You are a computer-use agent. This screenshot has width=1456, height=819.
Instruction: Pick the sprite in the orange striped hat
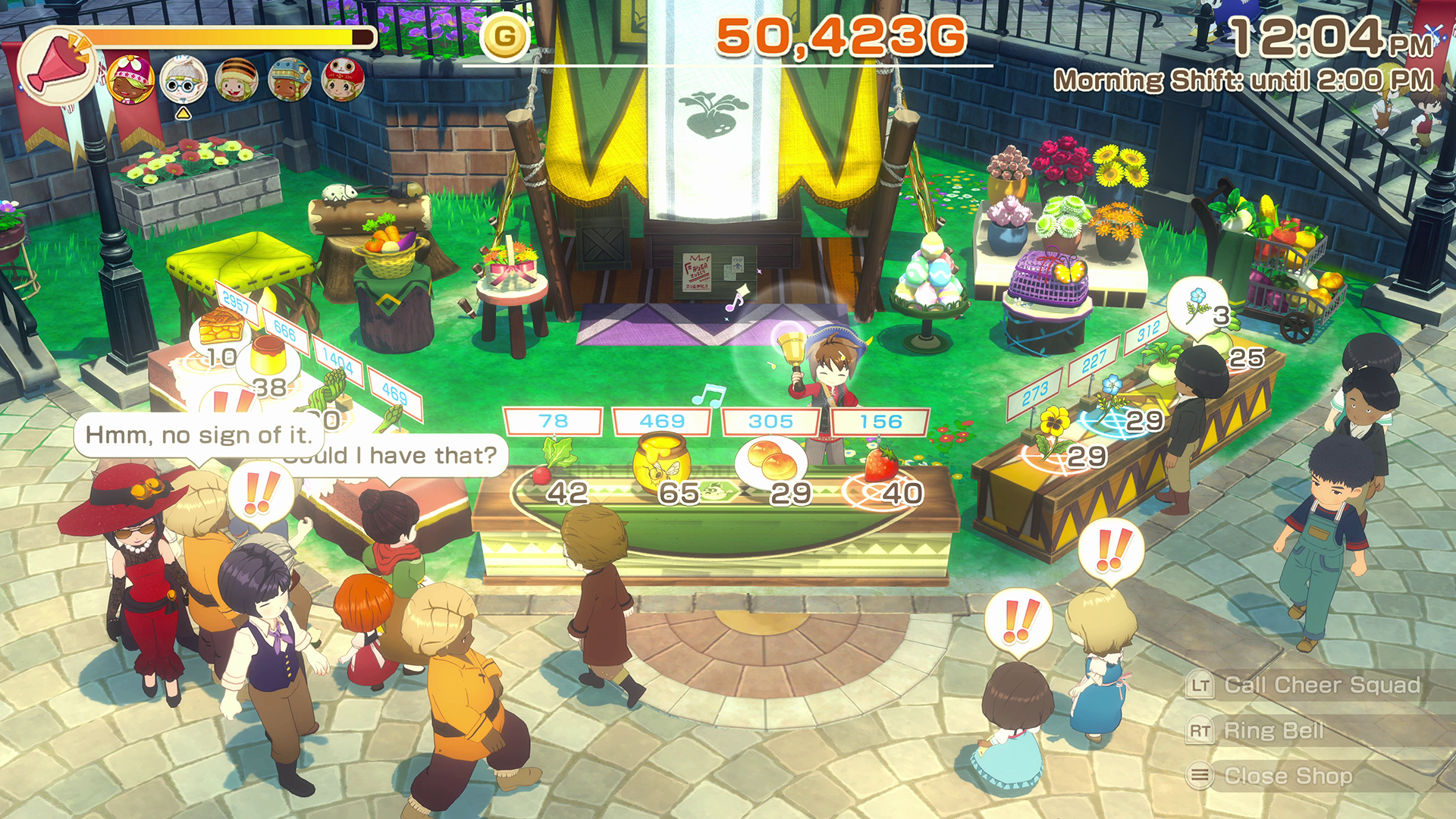pyautogui.click(x=236, y=80)
